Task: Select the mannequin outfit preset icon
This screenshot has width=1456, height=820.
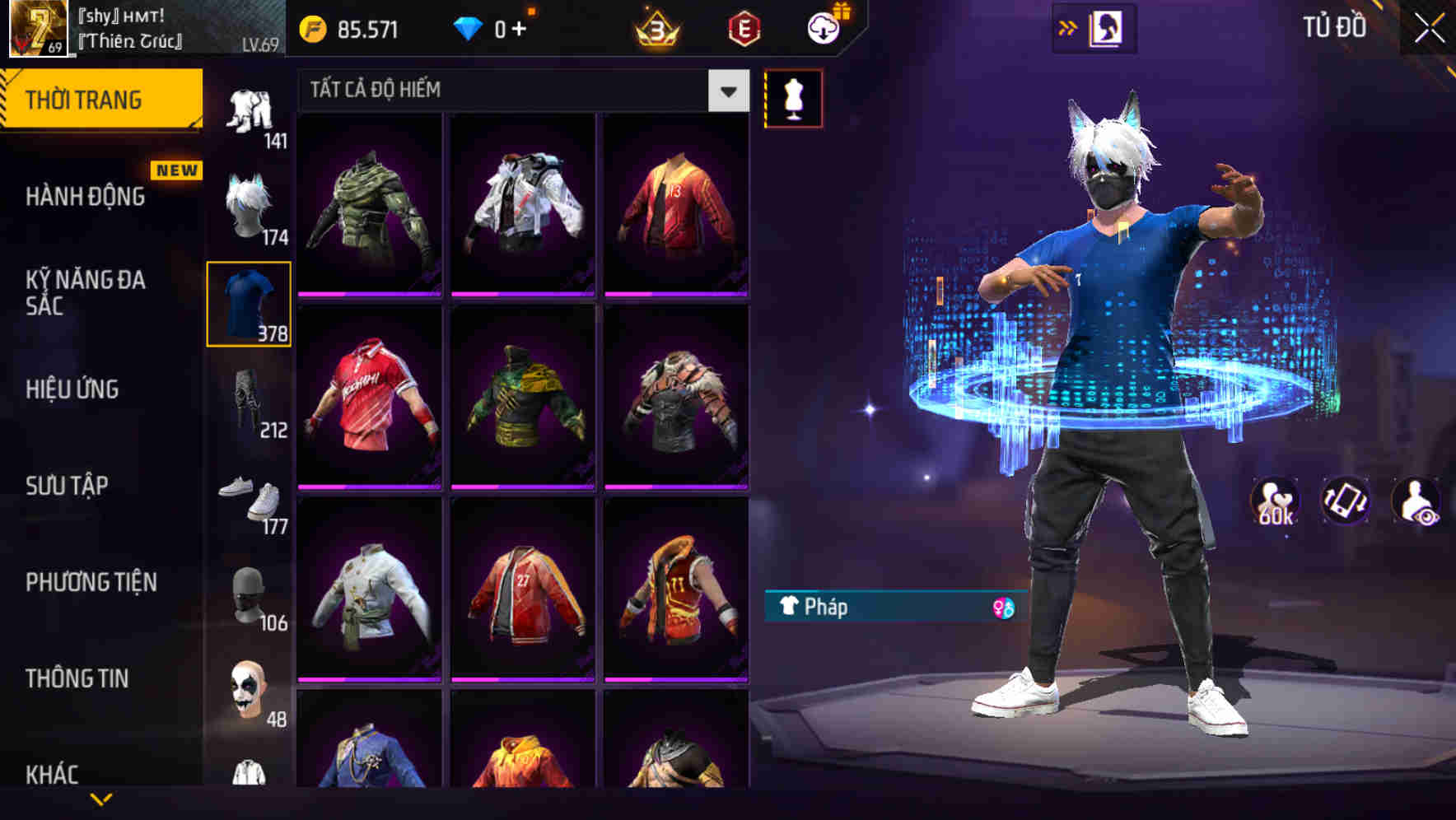Action: [x=793, y=97]
